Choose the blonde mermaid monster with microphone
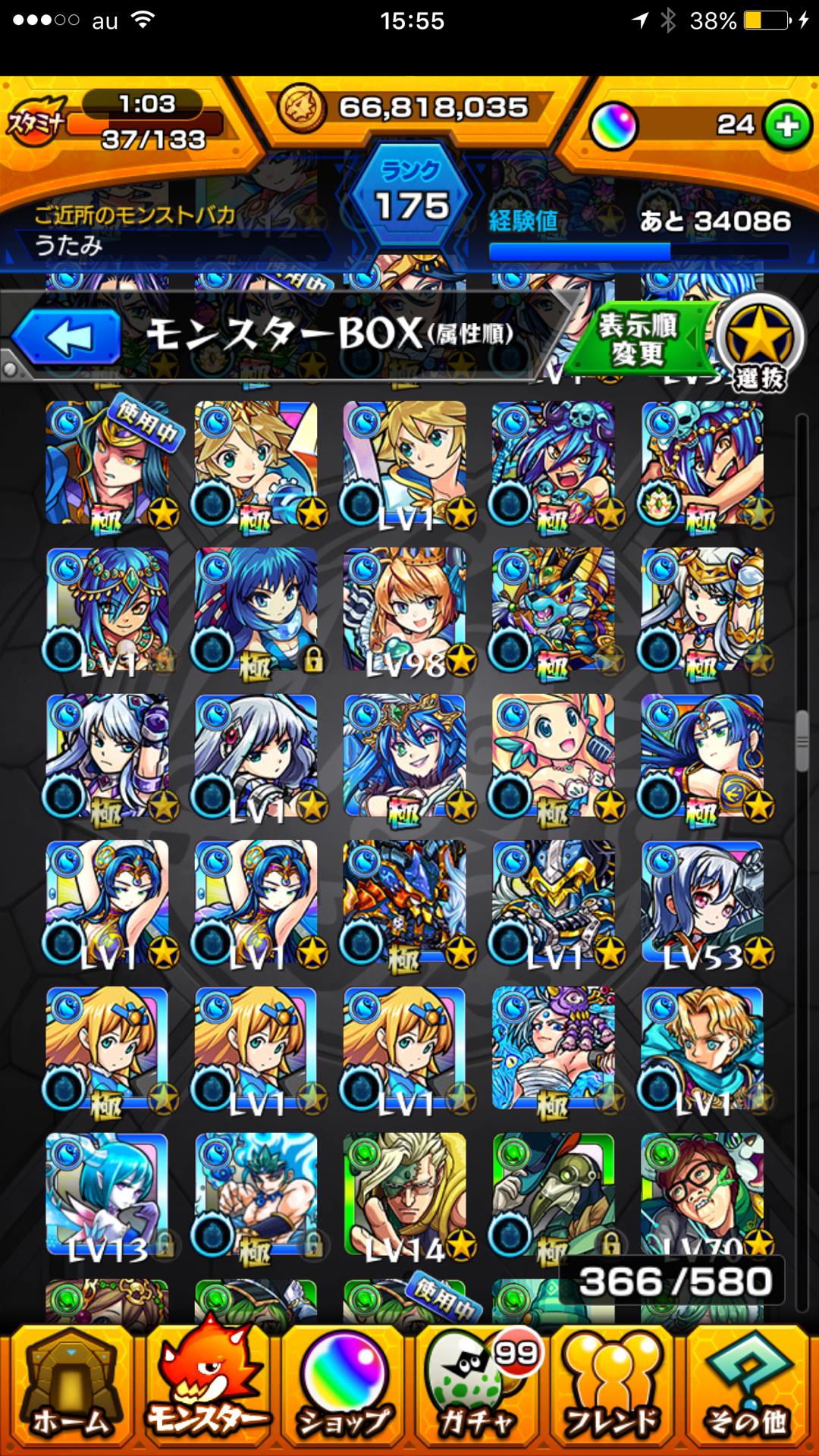The height and width of the screenshot is (1456, 819). [554, 756]
